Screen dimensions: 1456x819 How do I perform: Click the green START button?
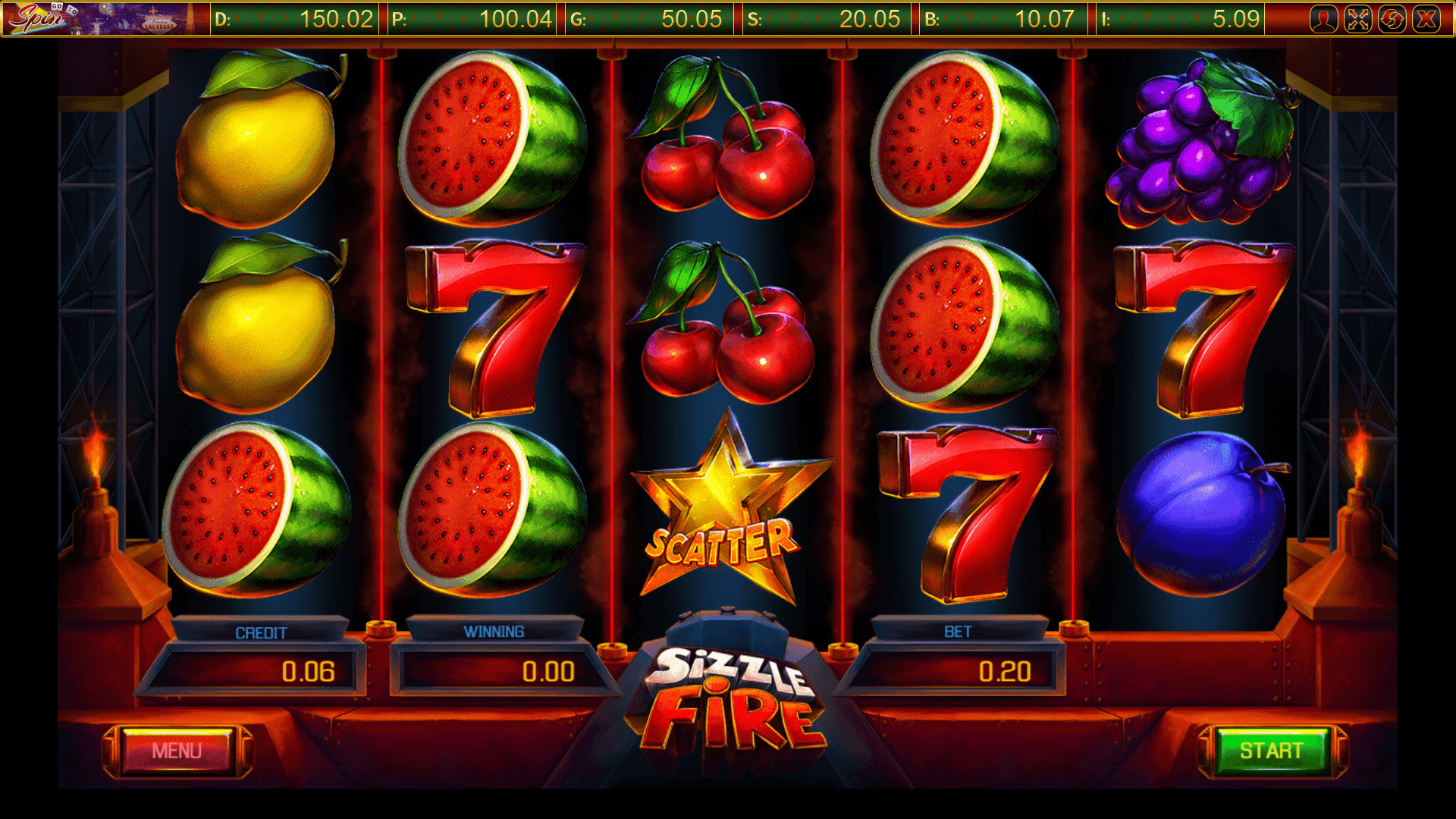click(x=1272, y=751)
